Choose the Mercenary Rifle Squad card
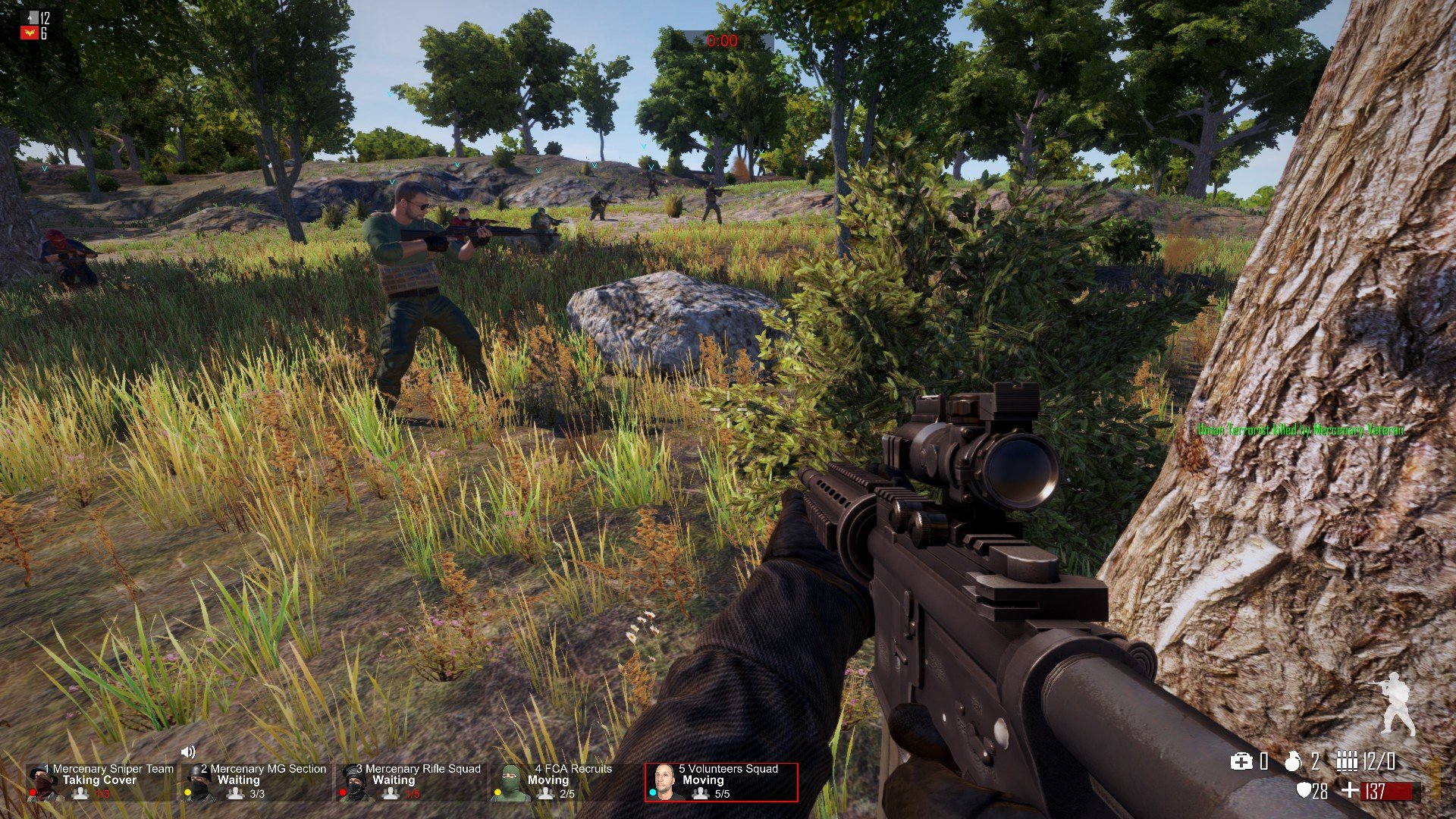 coord(413,782)
